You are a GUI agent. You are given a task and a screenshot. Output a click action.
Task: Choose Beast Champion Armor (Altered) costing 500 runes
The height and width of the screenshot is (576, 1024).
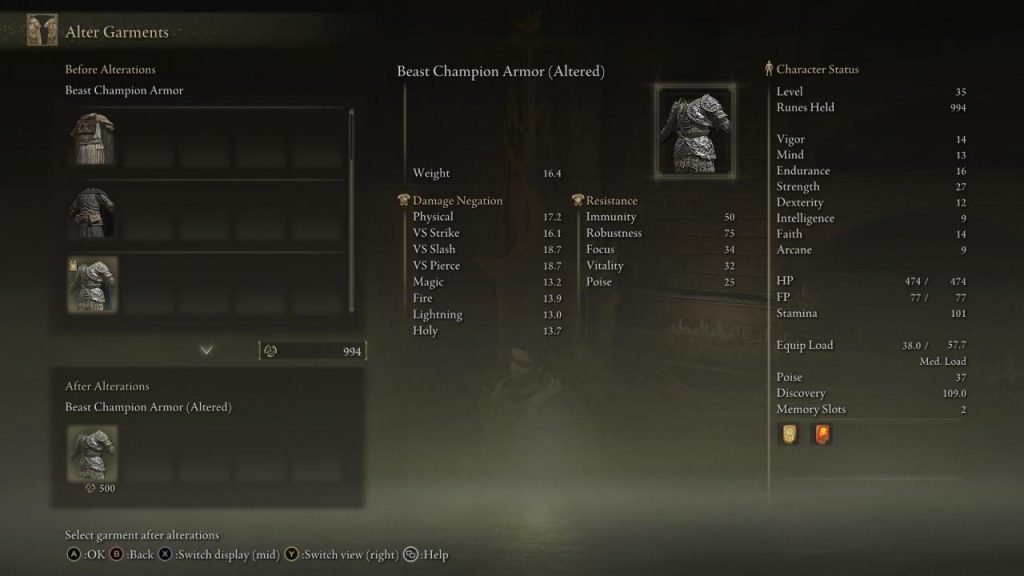pos(92,453)
